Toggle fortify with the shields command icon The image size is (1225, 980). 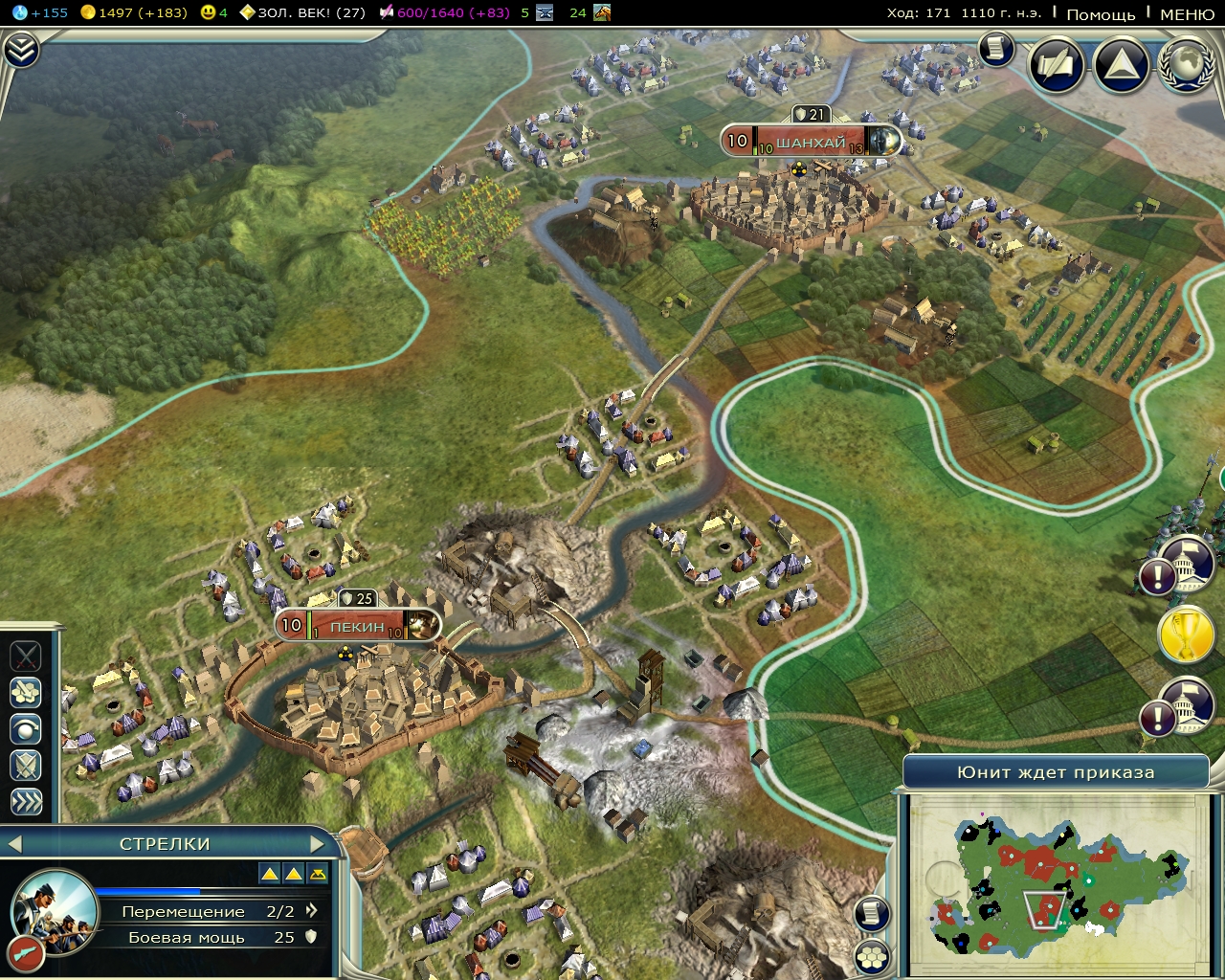click(x=24, y=766)
